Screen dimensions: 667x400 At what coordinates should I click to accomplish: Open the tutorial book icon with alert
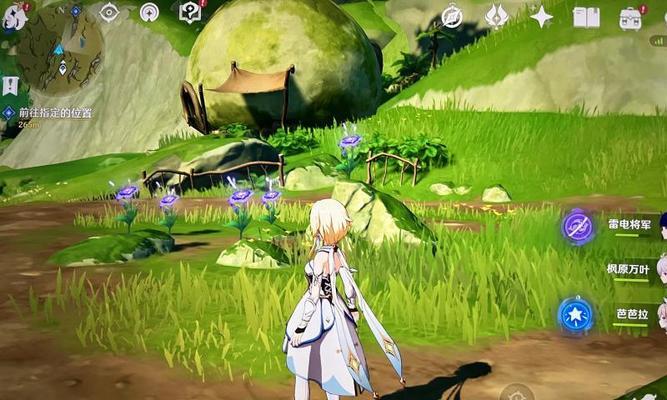(x=190, y=12)
